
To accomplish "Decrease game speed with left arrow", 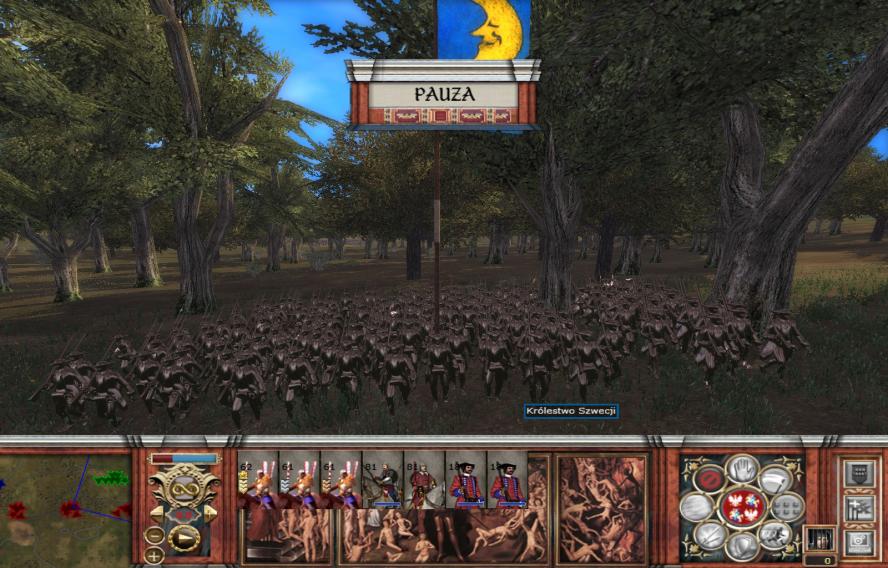I will 158,514.
